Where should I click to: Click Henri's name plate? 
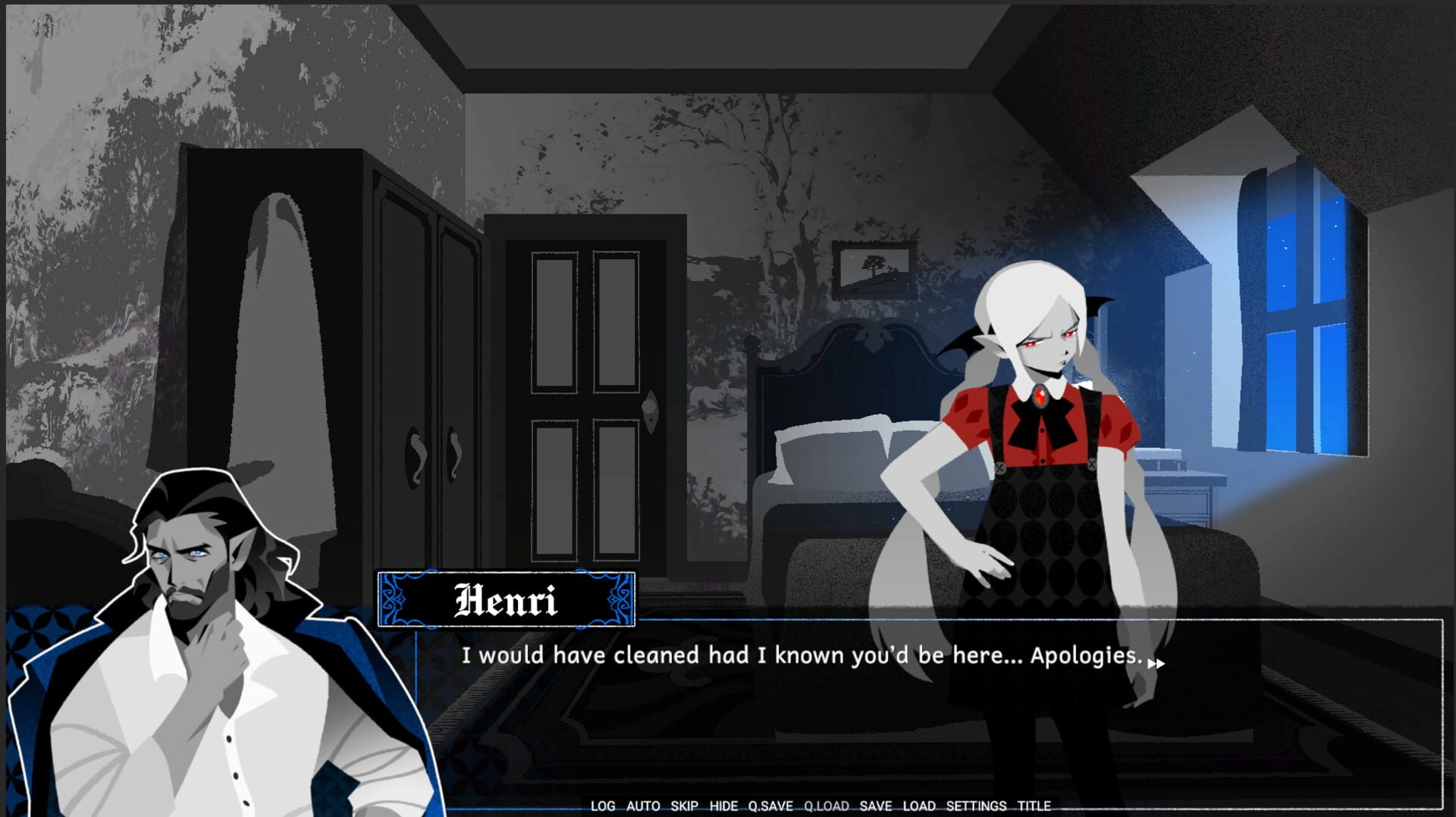[x=505, y=601]
